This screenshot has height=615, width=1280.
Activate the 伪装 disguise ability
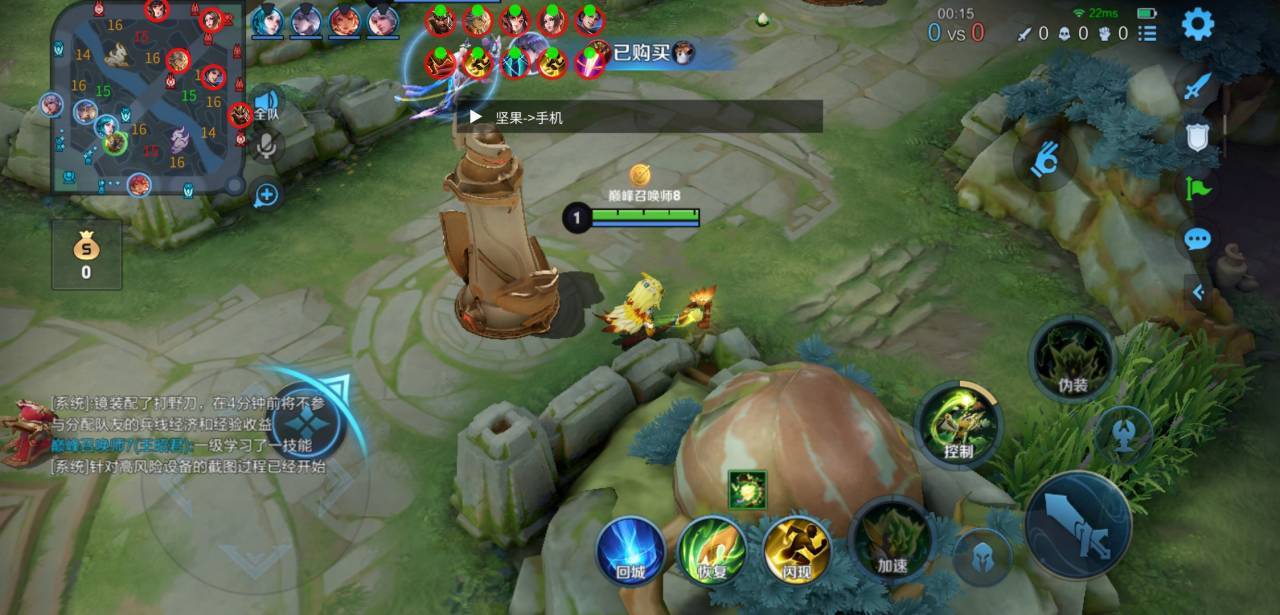click(1072, 358)
